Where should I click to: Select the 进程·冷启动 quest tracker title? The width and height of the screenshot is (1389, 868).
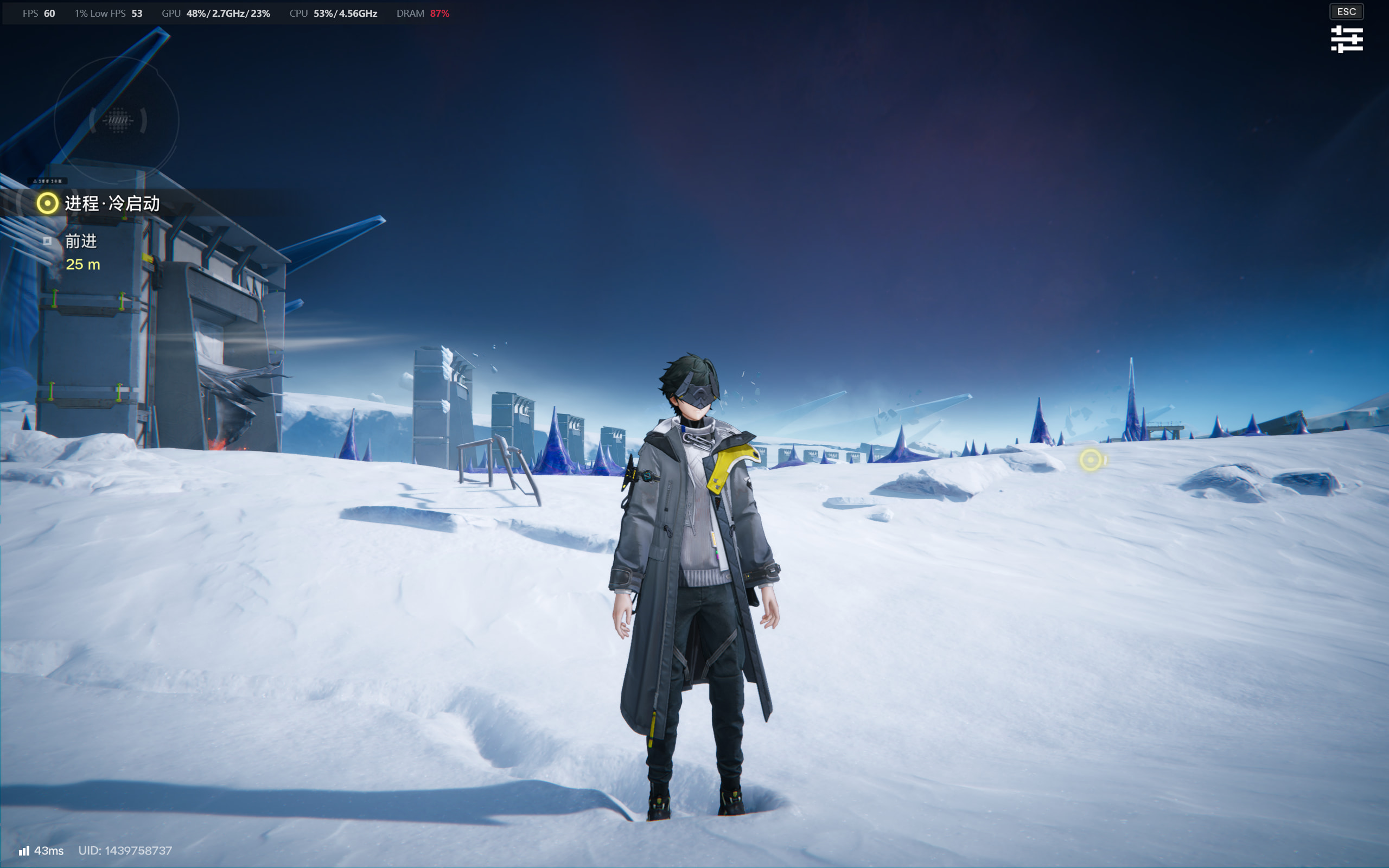[x=112, y=203]
